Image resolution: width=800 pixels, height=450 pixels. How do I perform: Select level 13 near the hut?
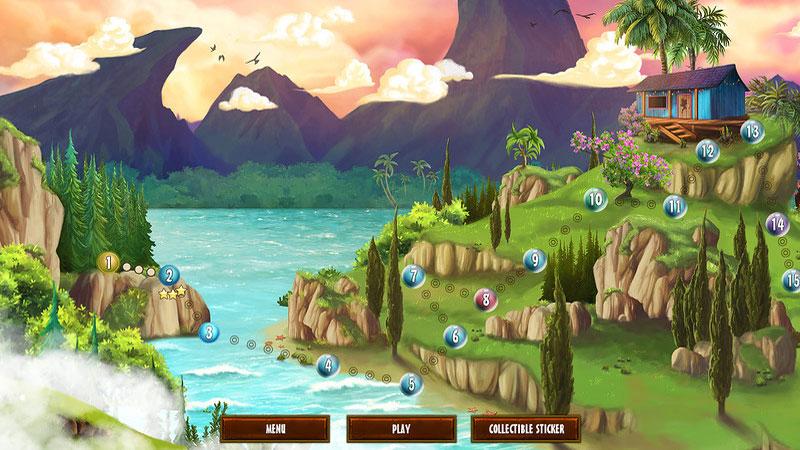(751, 131)
